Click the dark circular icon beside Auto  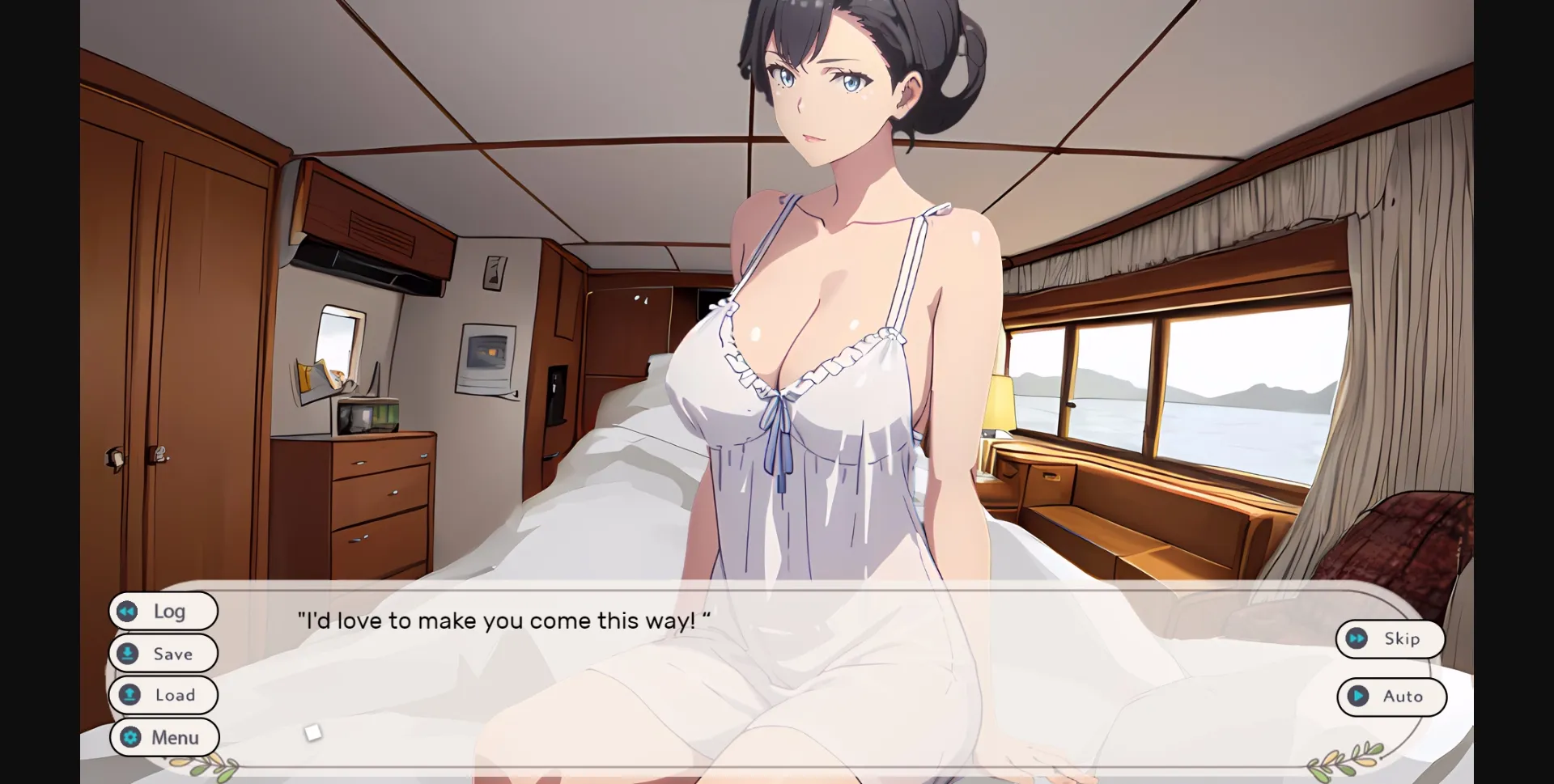coord(1357,697)
